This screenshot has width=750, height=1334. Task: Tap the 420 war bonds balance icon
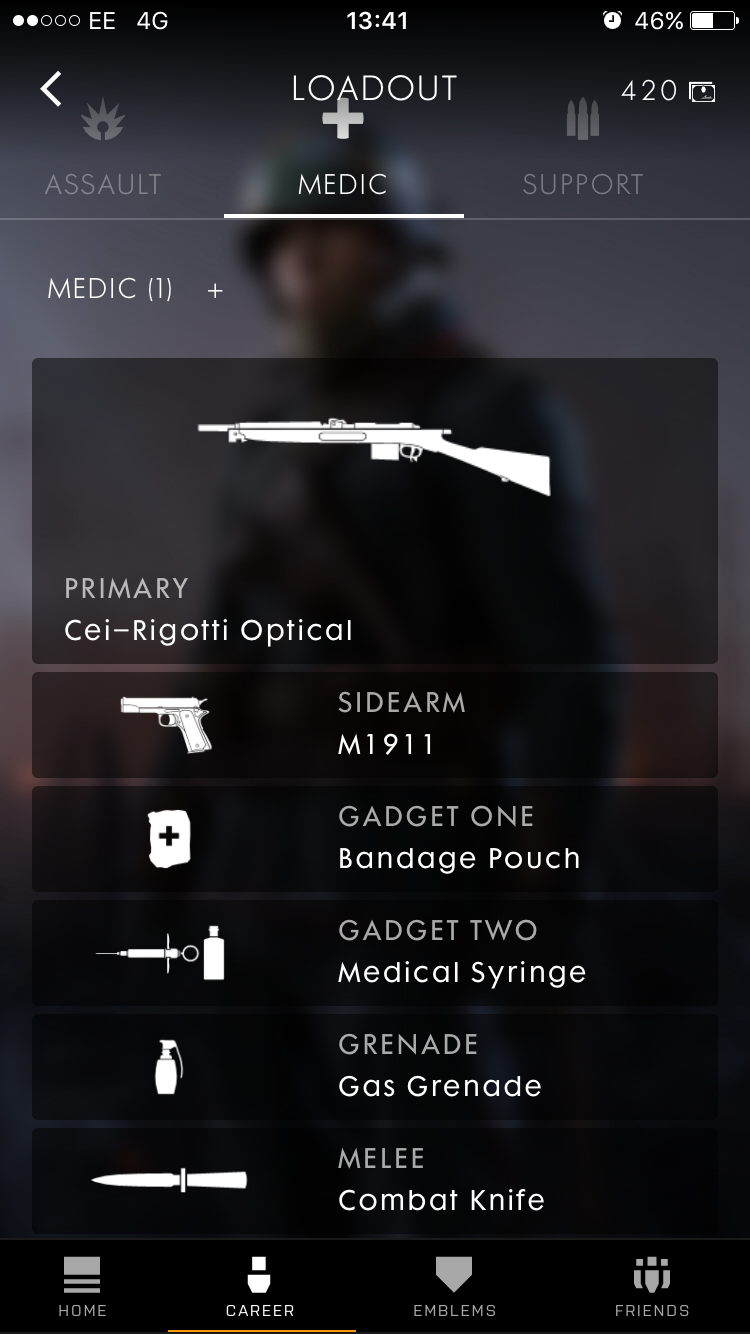(x=702, y=92)
